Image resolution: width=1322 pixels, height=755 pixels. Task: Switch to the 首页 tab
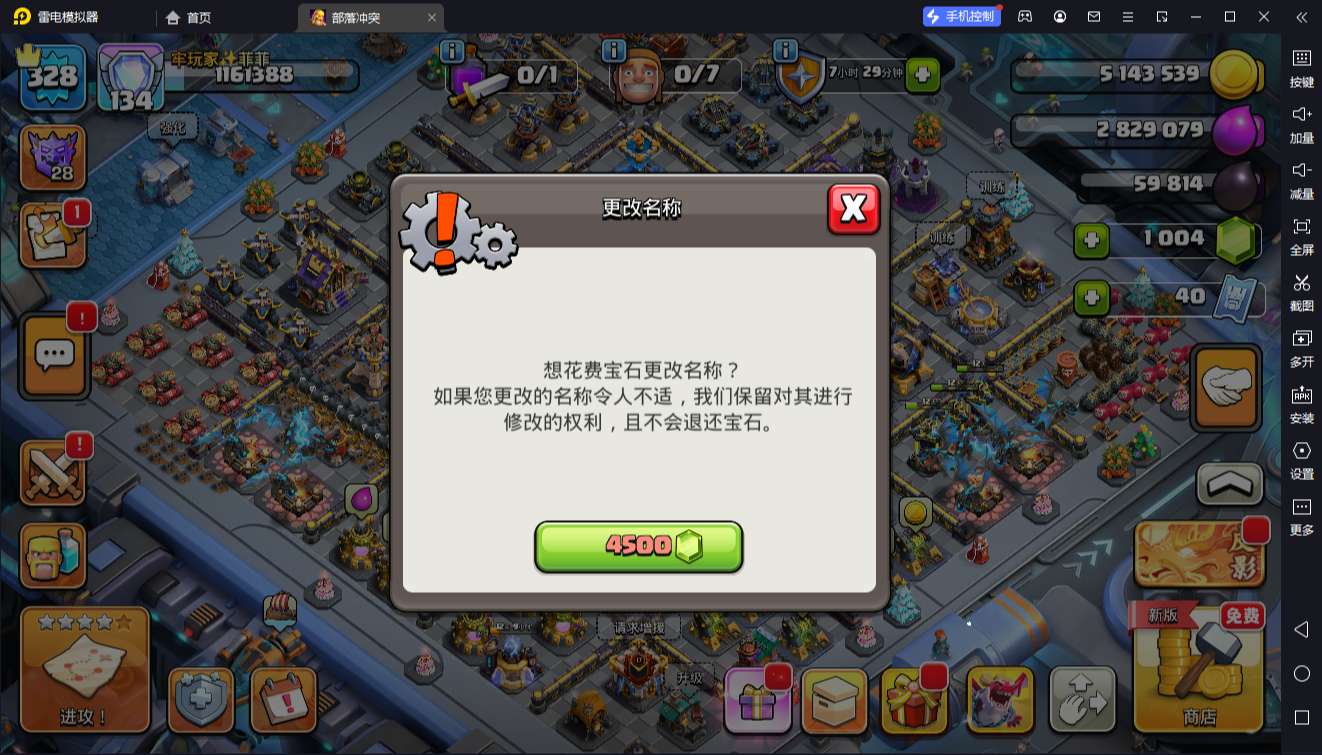coord(186,16)
